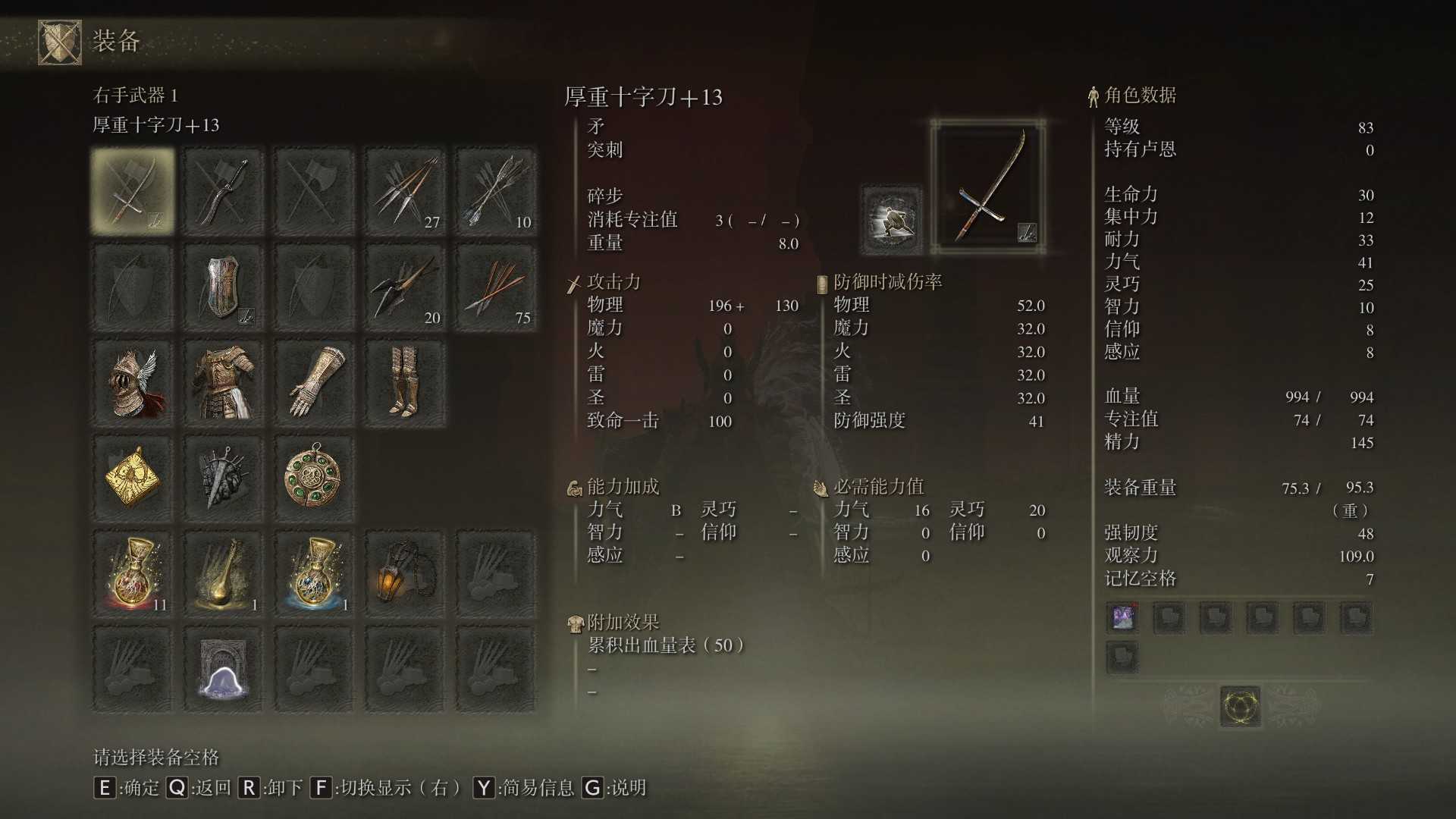
Task: Select the golden shield slot
Action: tap(223, 287)
